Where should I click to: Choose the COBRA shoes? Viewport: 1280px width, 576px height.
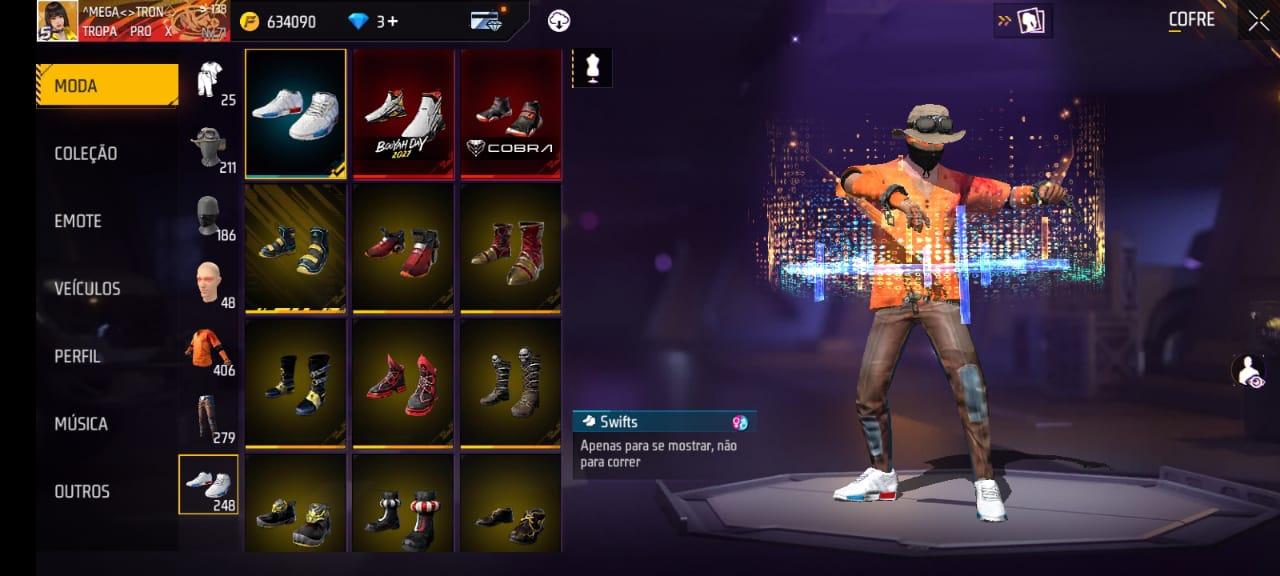pyautogui.click(x=510, y=113)
